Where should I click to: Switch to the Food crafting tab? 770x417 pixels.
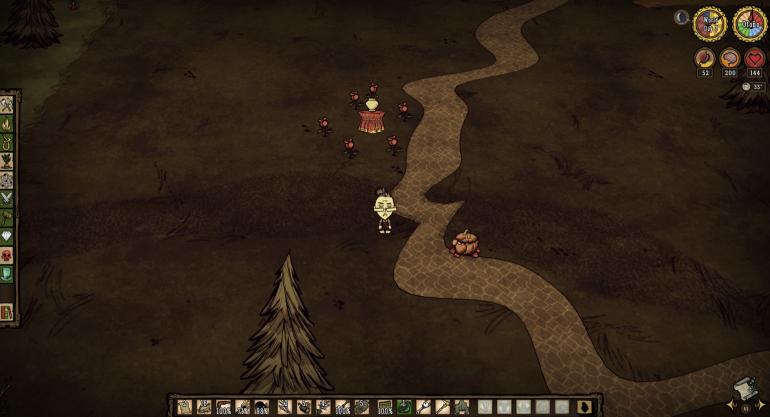[7, 162]
